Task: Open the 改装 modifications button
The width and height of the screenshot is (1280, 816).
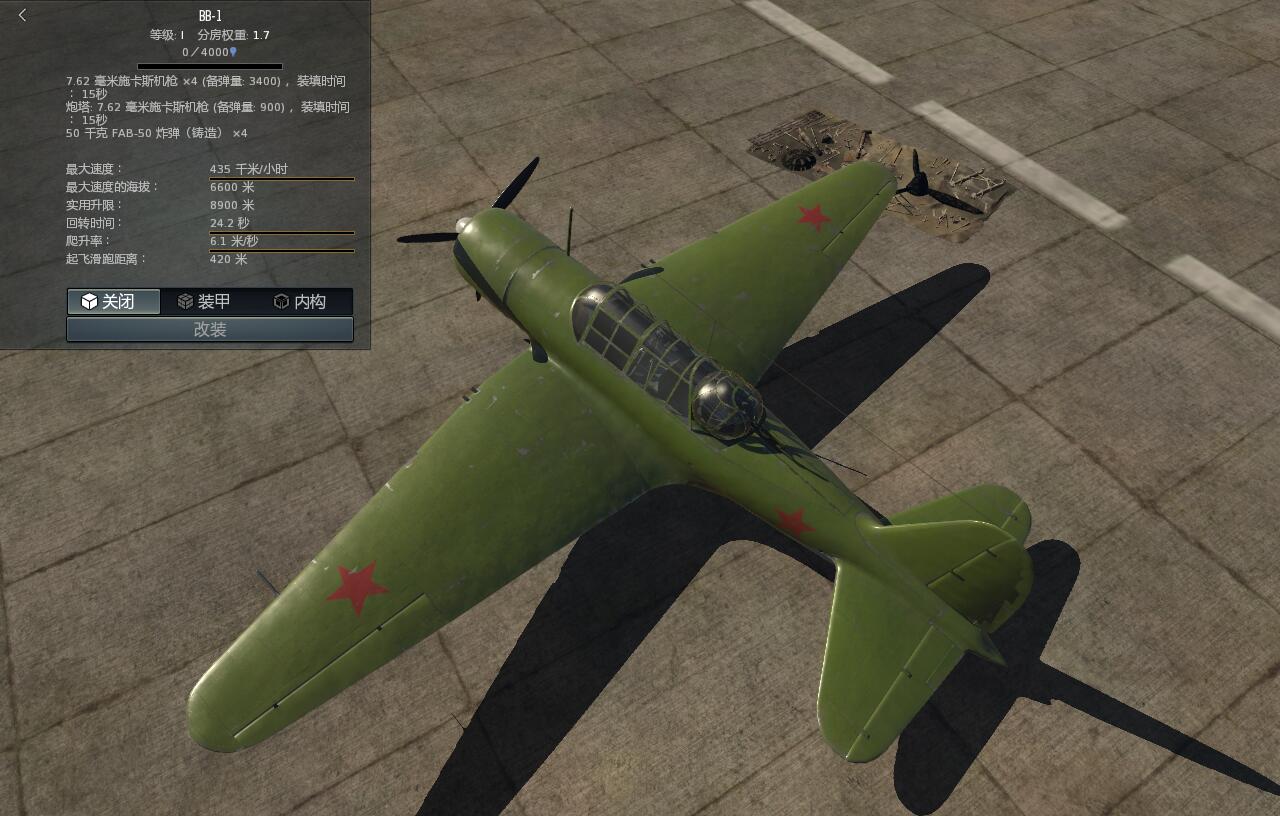Action: [210, 329]
